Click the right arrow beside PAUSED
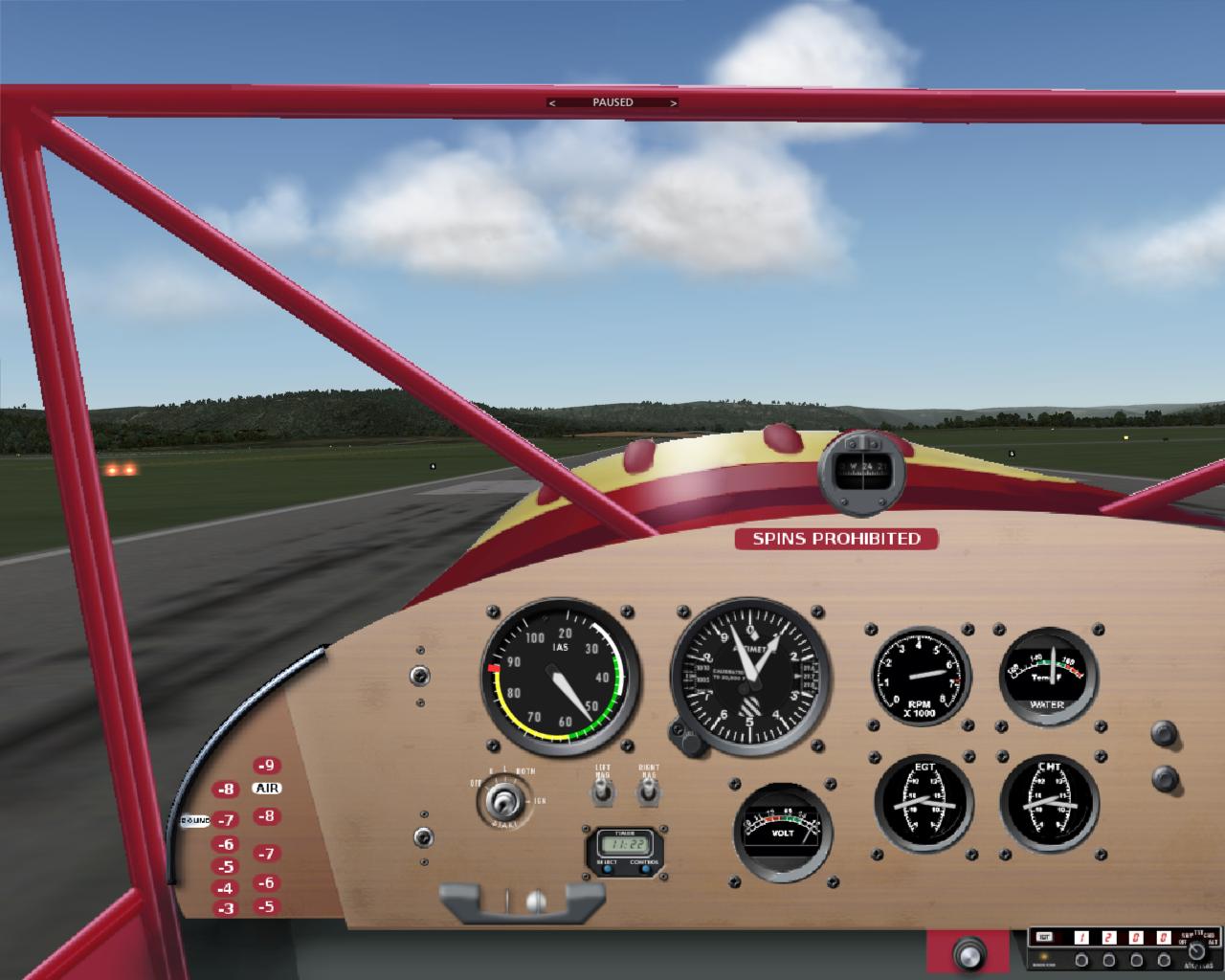This screenshot has height=980, width=1225. pos(674,102)
